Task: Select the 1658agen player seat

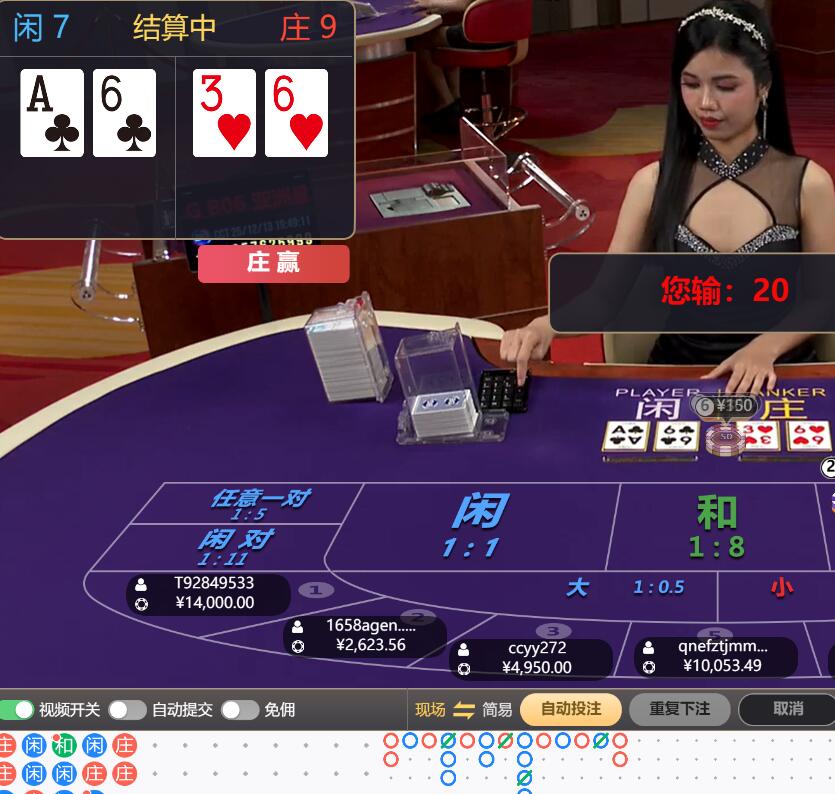Action: (x=365, y=635)
